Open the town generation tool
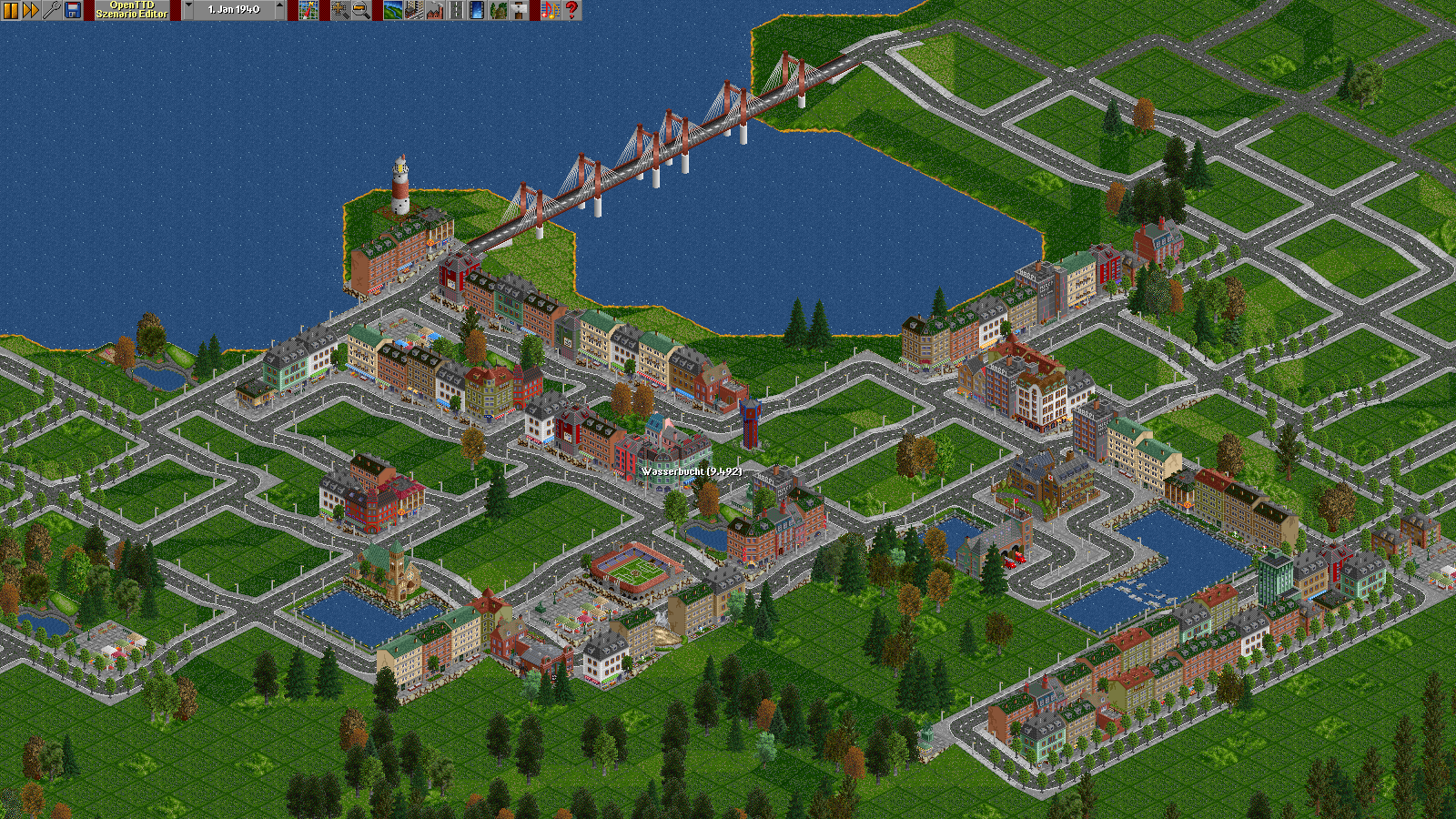 point(414,10)
